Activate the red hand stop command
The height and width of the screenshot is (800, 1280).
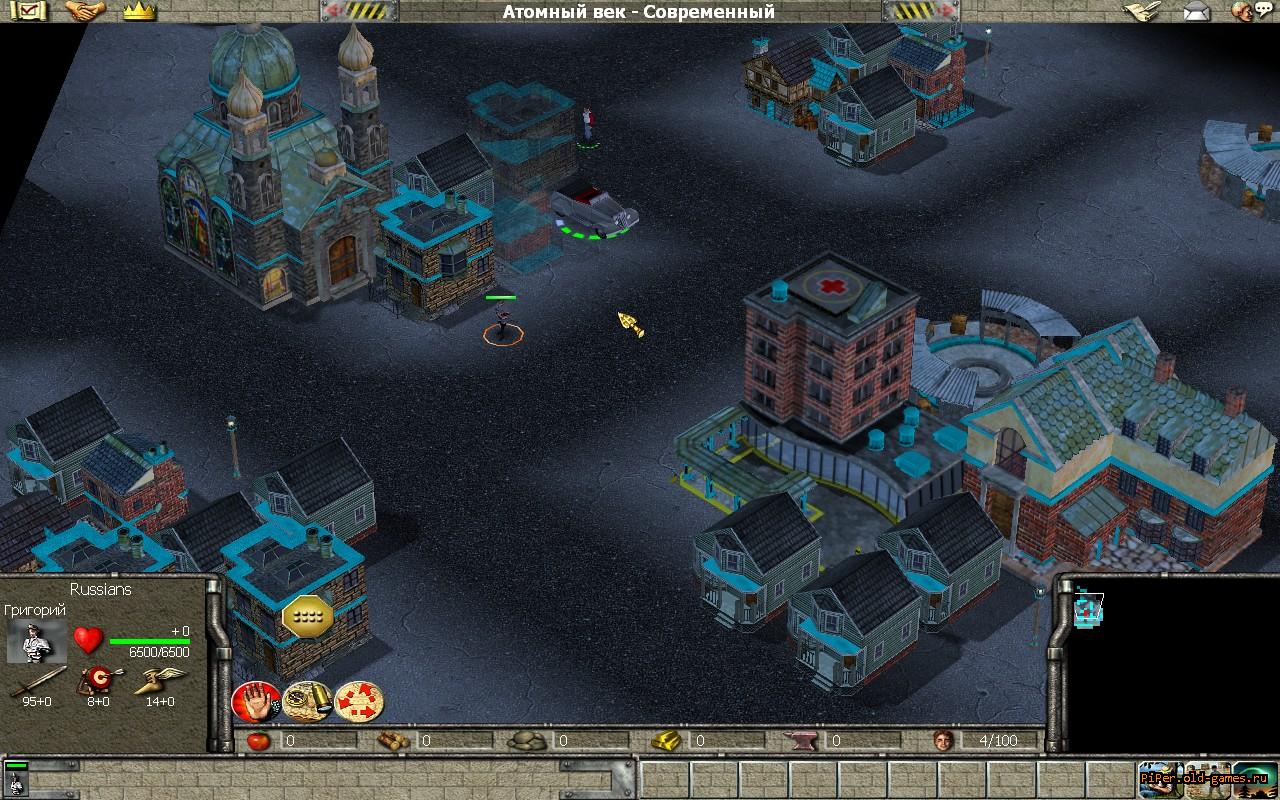click(255, 701)
